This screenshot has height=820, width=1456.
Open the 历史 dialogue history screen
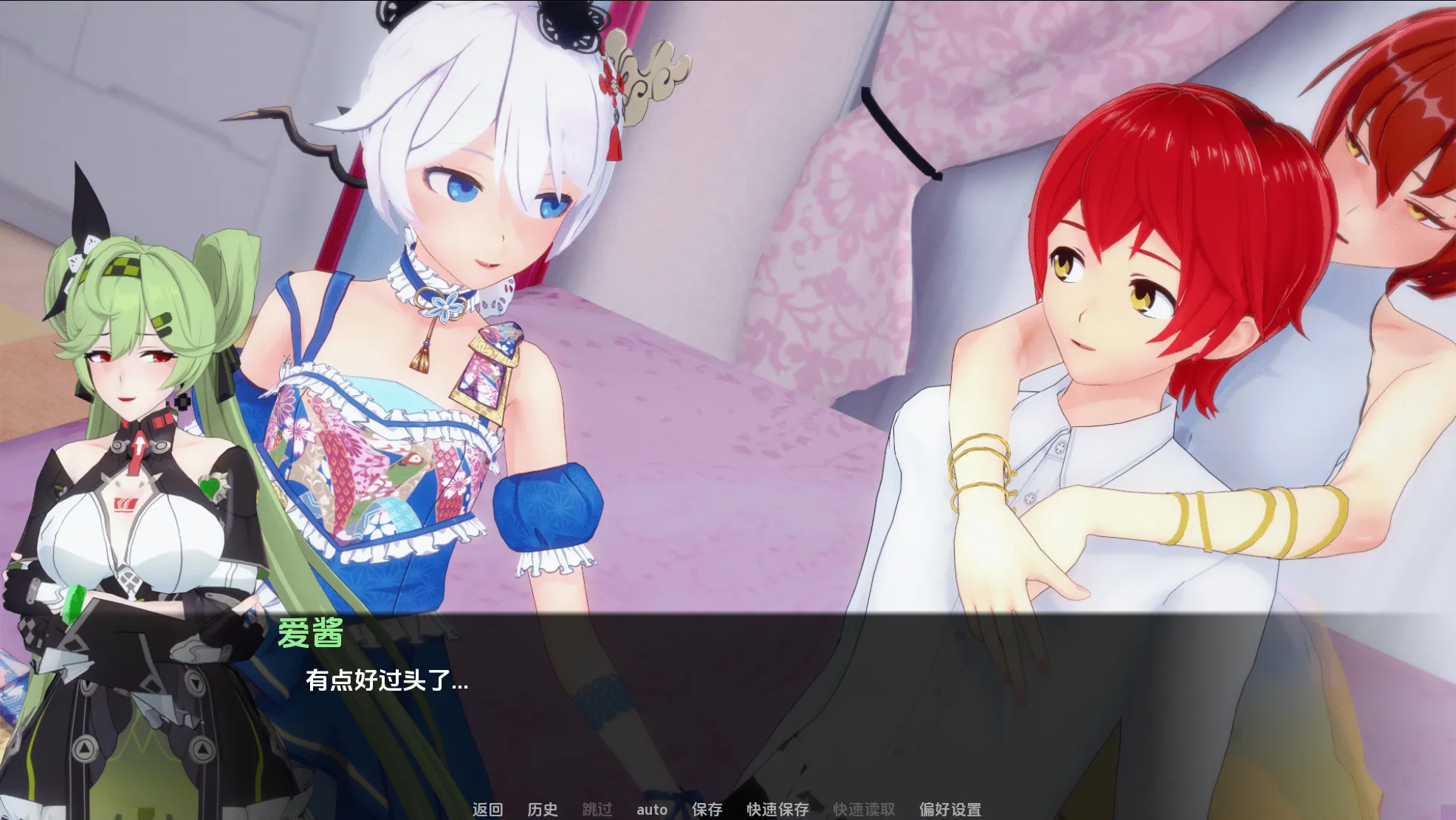543,809
